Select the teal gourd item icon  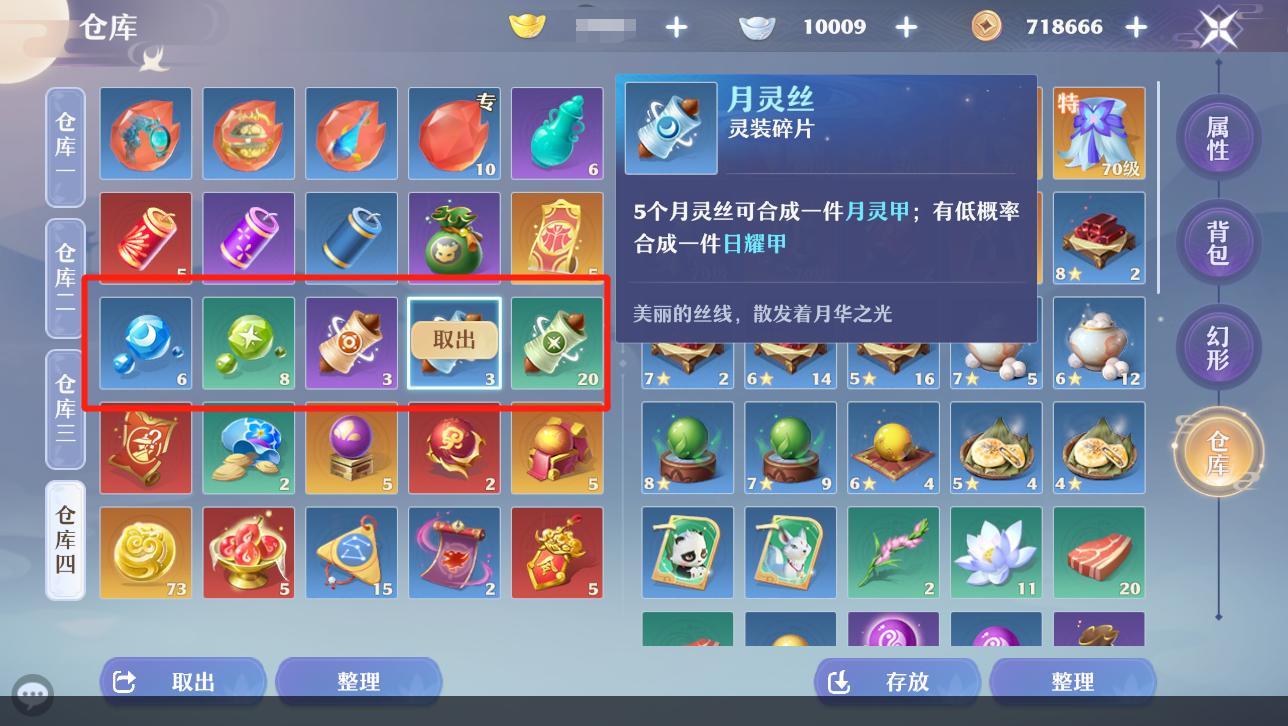(x=557, y=133)
